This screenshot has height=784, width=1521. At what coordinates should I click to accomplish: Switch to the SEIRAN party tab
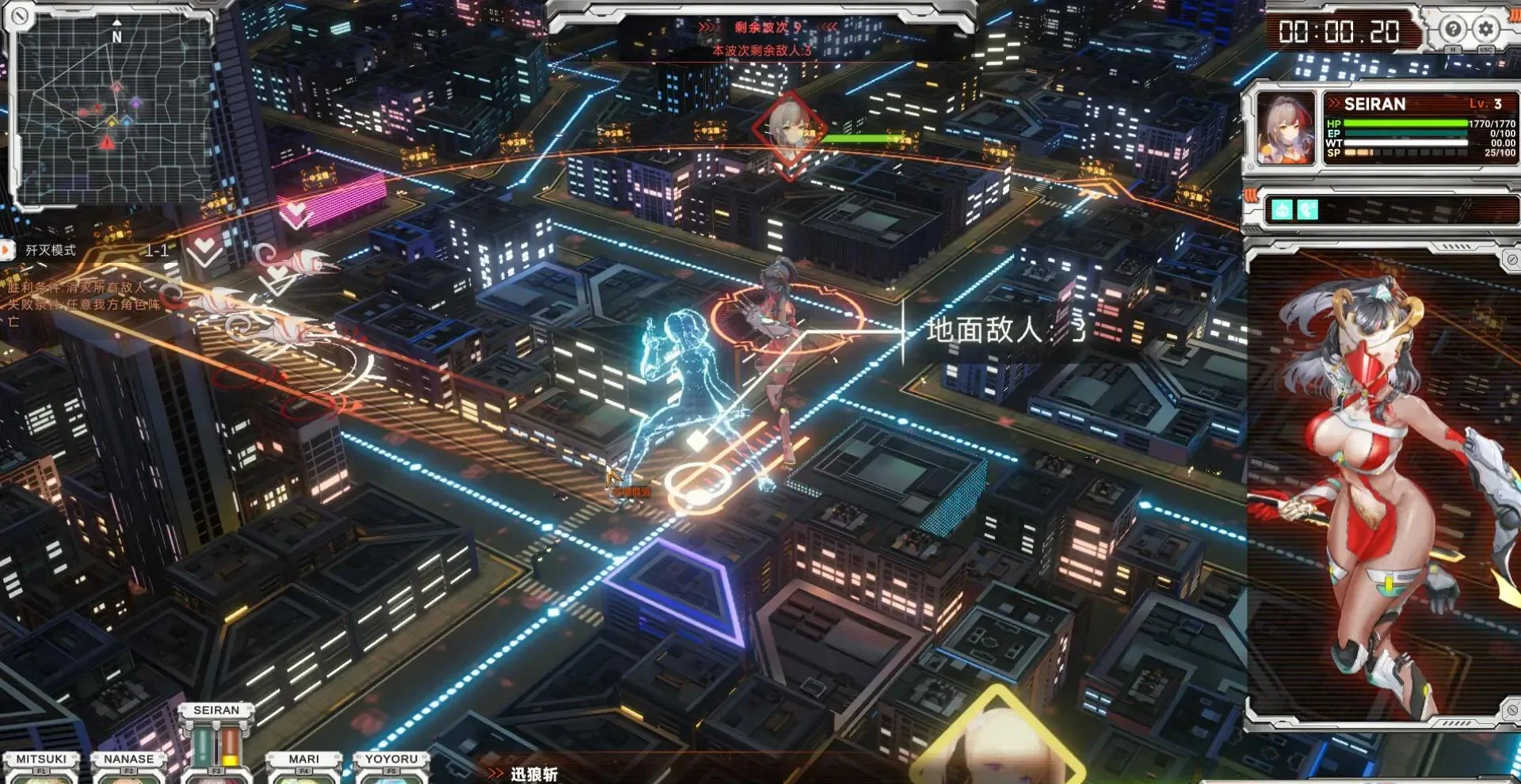coord(218,710)
